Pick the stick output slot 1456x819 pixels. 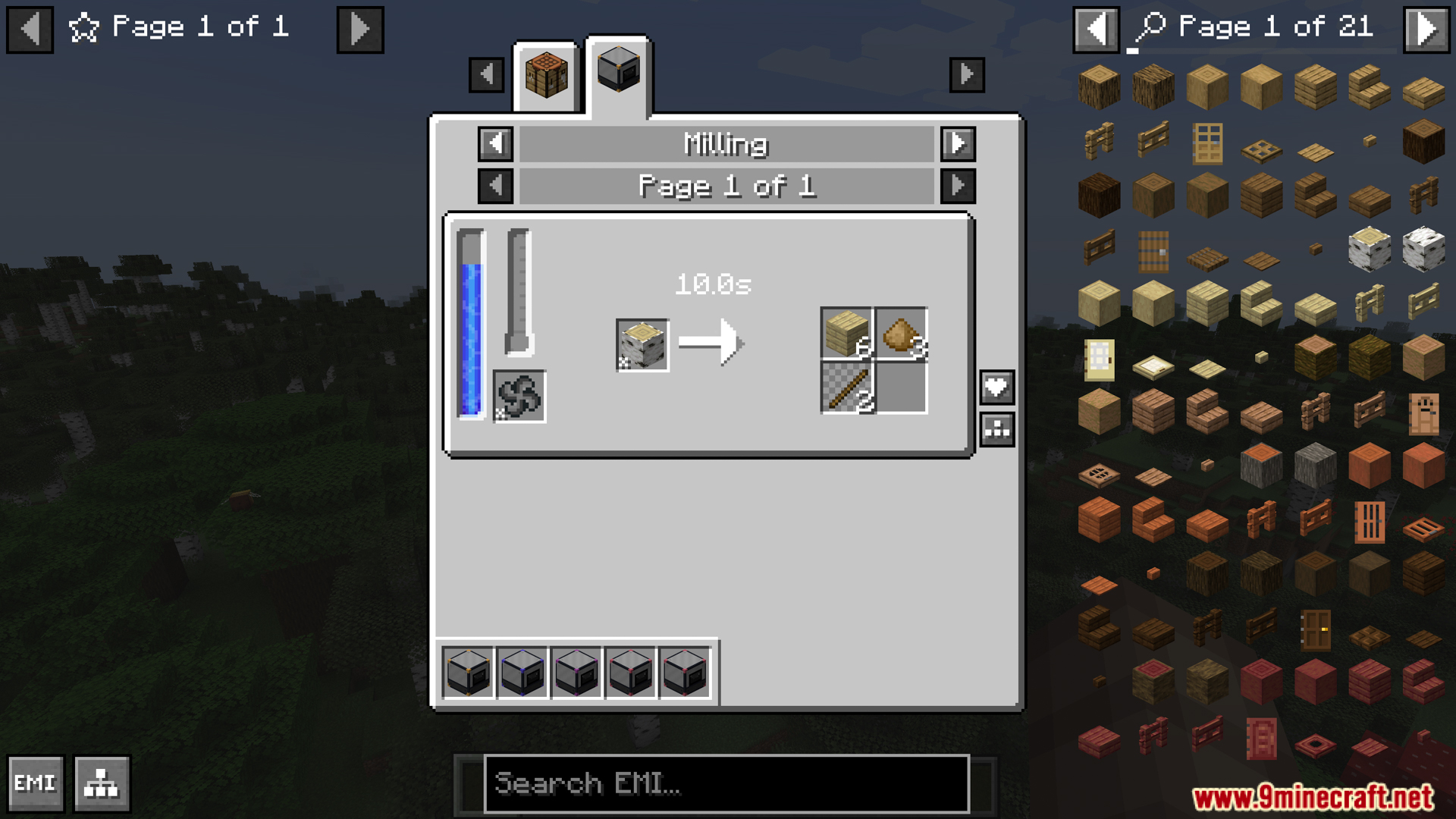coord(847,388)
